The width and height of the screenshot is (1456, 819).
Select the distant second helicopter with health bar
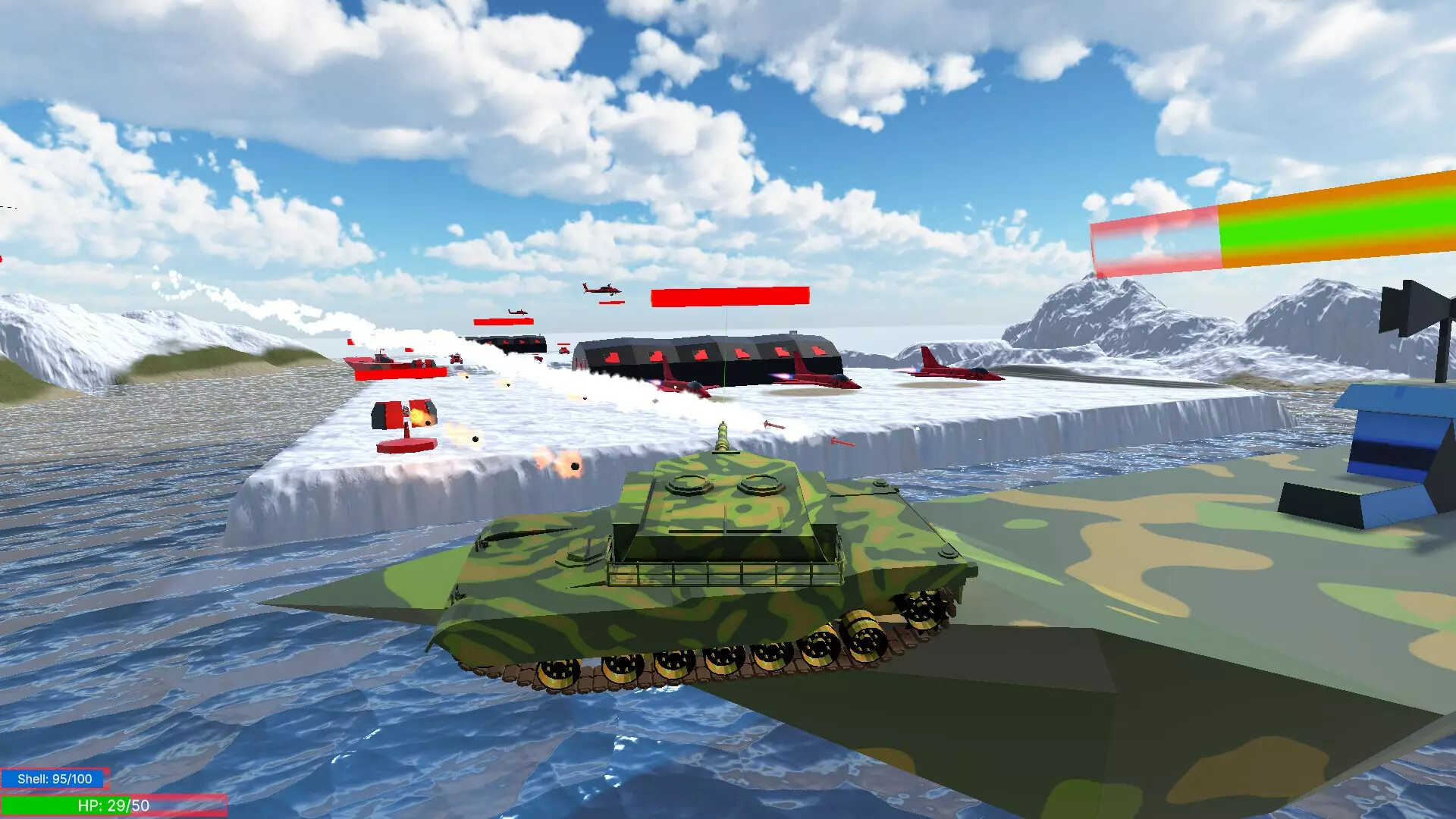(x=516, y=312)
